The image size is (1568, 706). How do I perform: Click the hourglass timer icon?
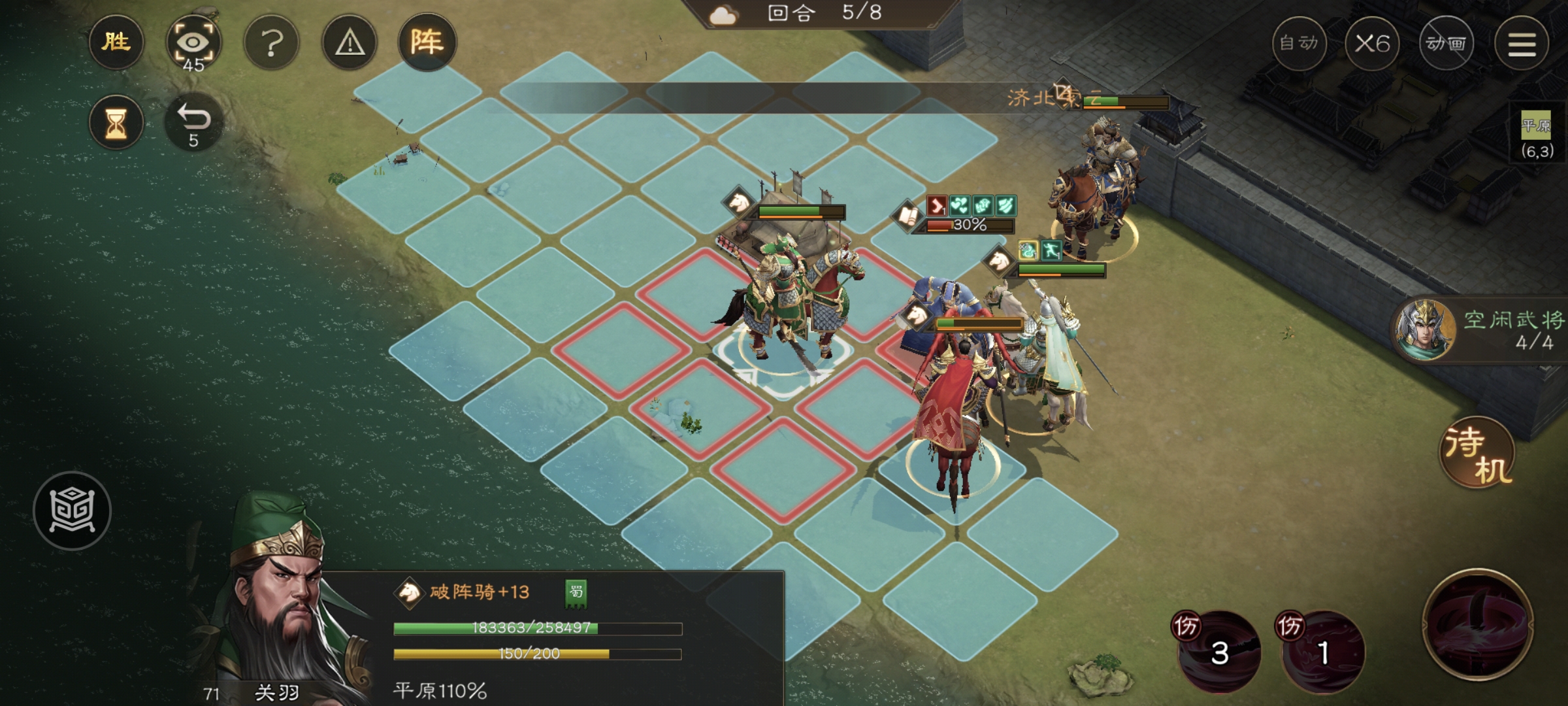coord(116,121)
